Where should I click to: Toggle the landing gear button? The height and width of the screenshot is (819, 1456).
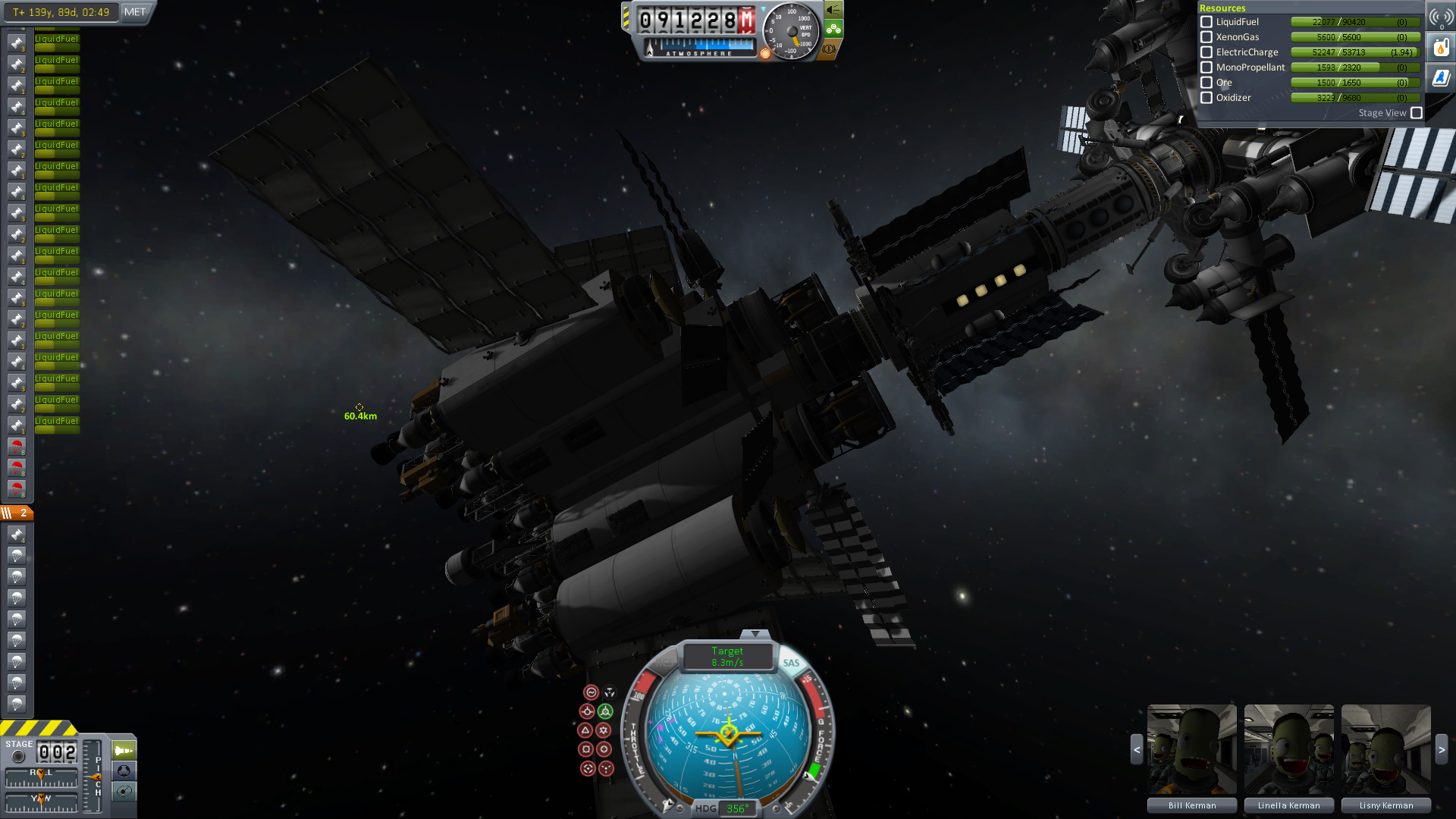[x=833, y=30]
